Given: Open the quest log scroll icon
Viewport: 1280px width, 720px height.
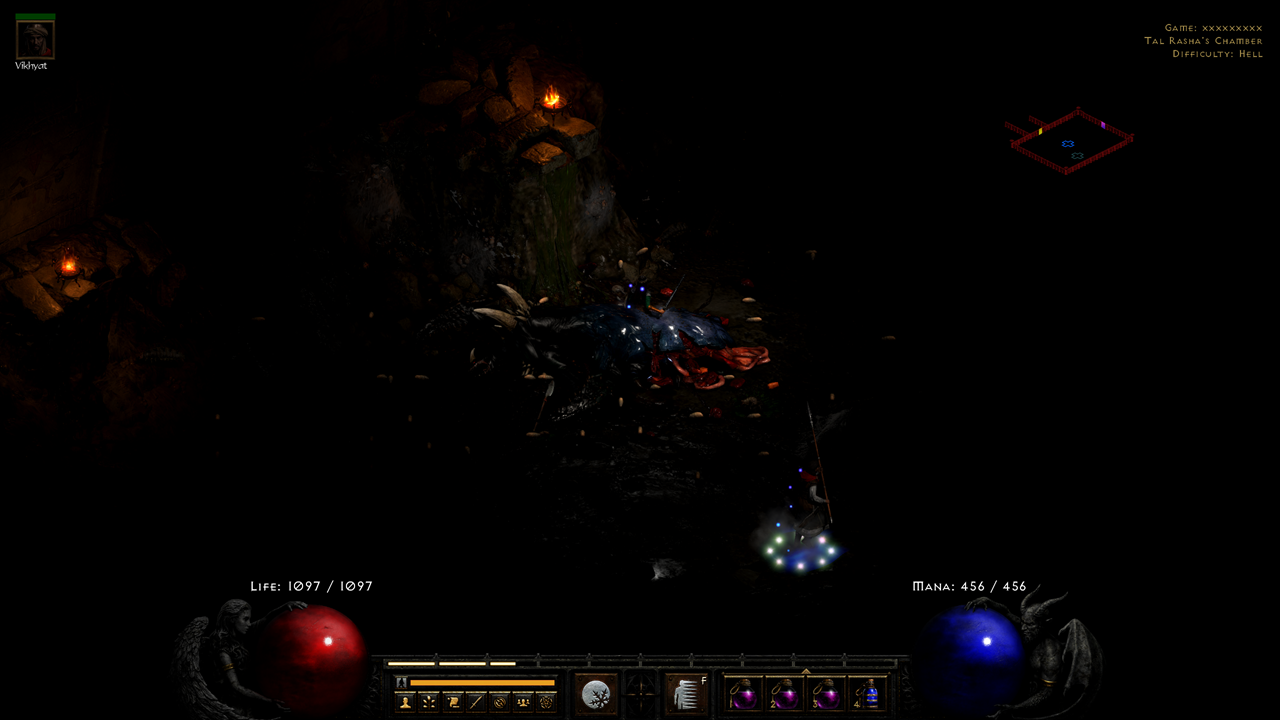Looking at the screenshot, I should click(x=452, y=700).
